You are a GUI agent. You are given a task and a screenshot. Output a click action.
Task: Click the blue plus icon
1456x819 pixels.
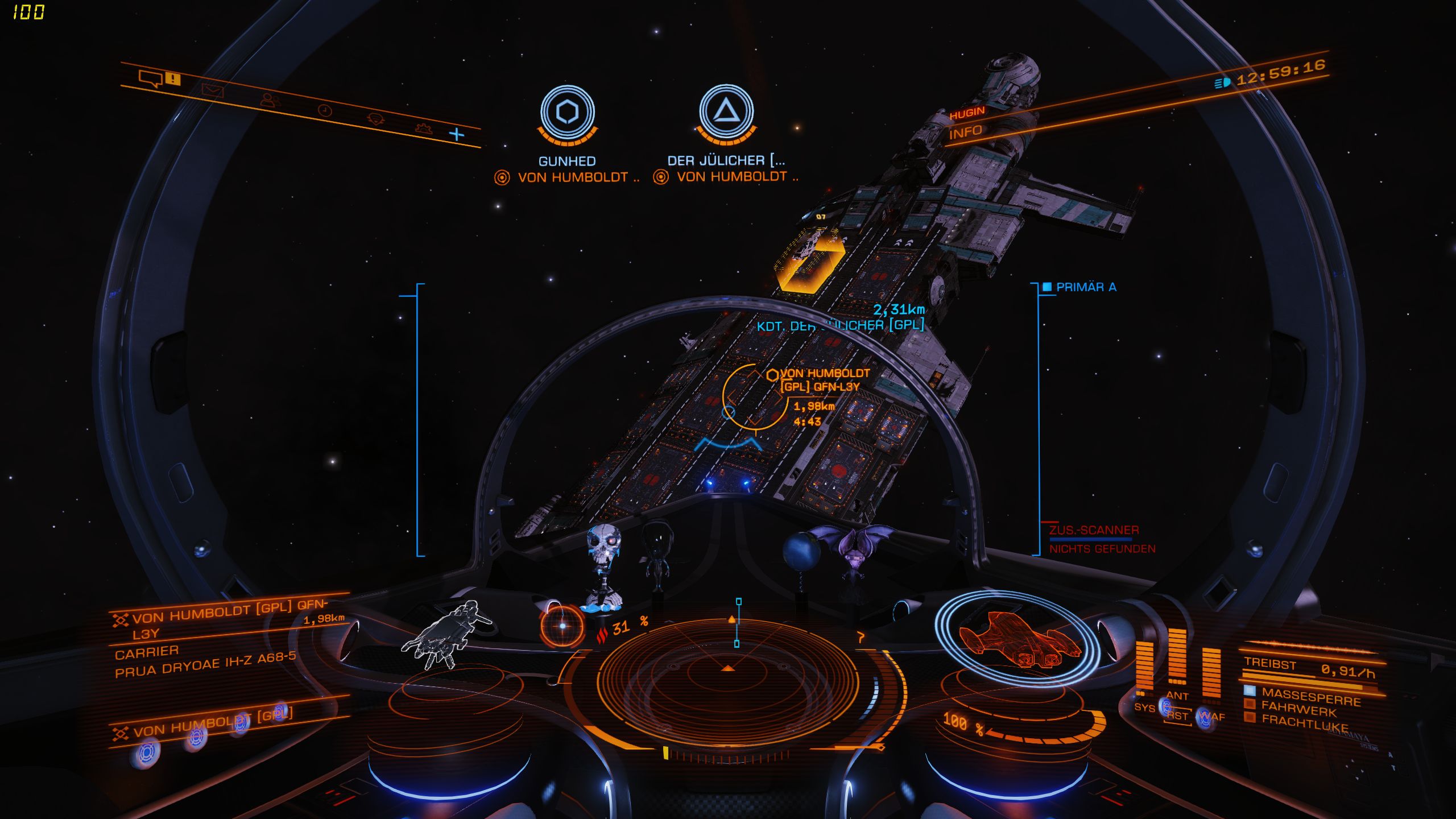[457, 134]
